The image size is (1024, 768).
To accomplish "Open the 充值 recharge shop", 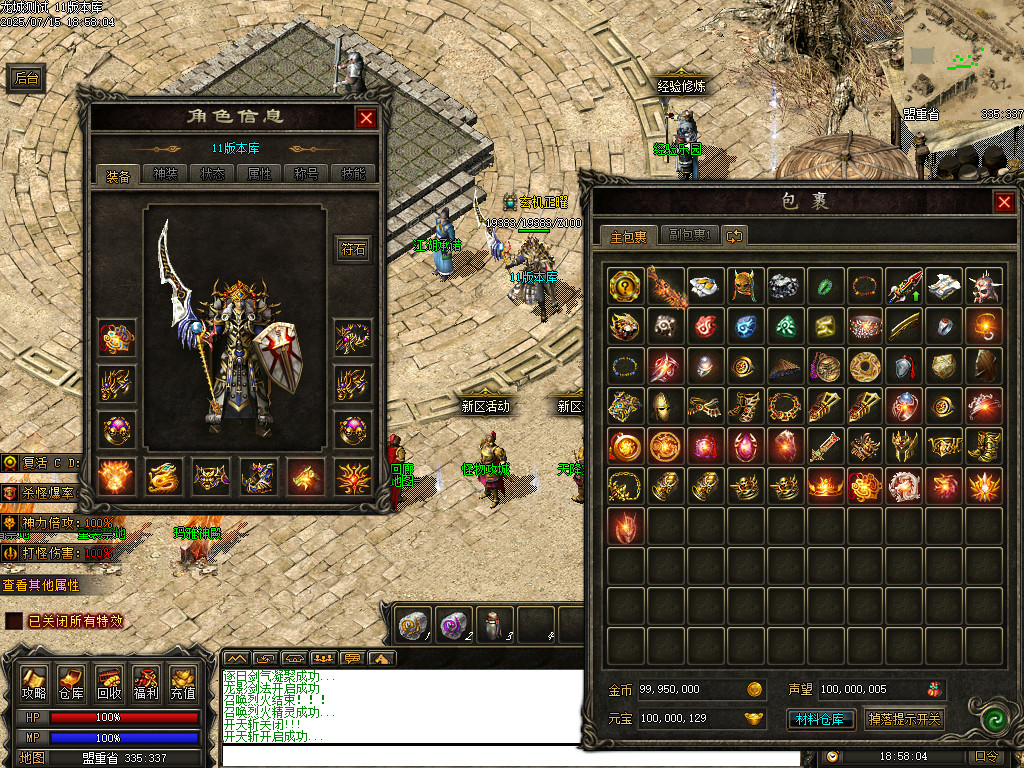I will (182, 683).
